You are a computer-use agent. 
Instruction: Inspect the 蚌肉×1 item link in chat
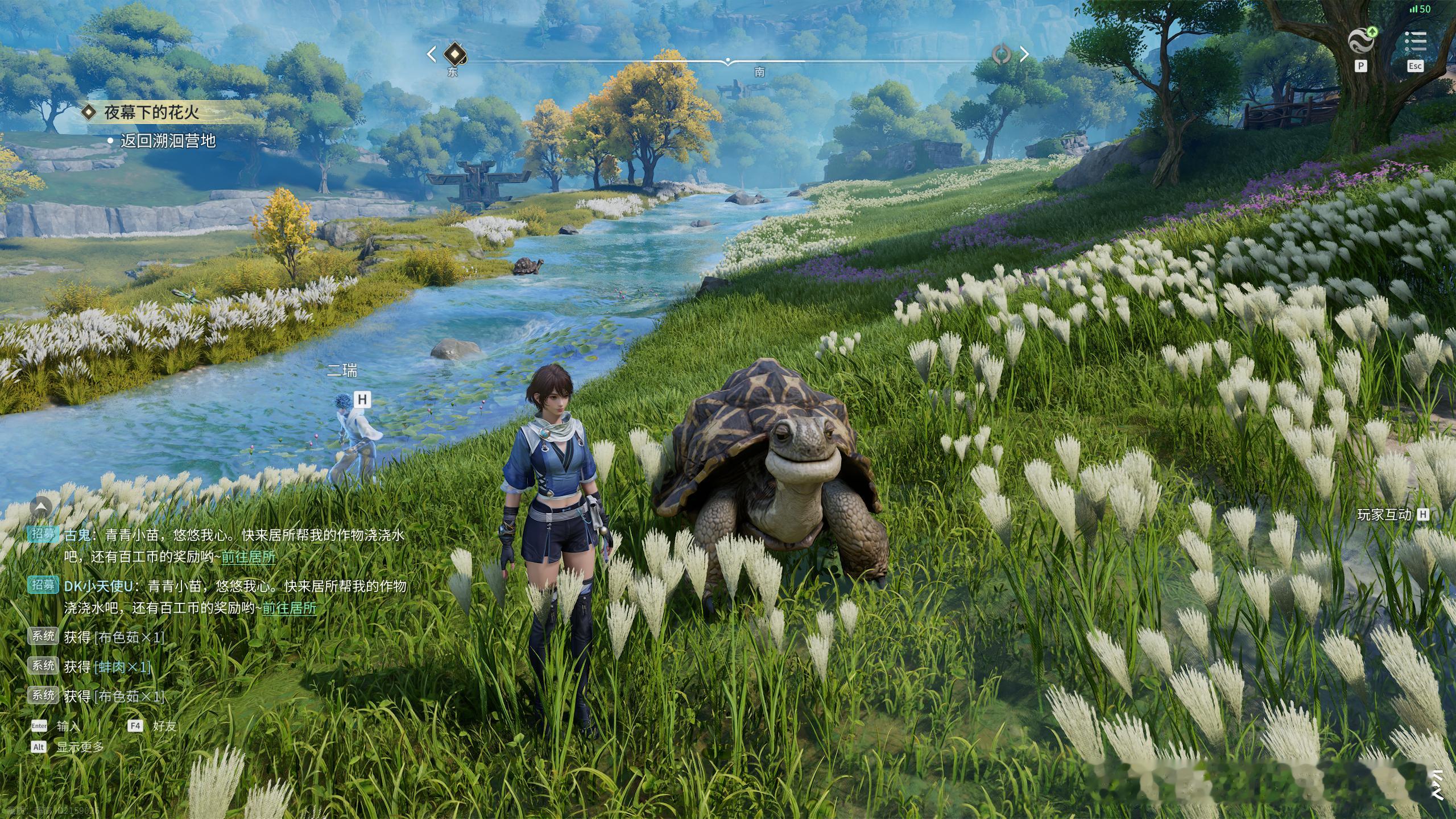[x=123, y=667]
